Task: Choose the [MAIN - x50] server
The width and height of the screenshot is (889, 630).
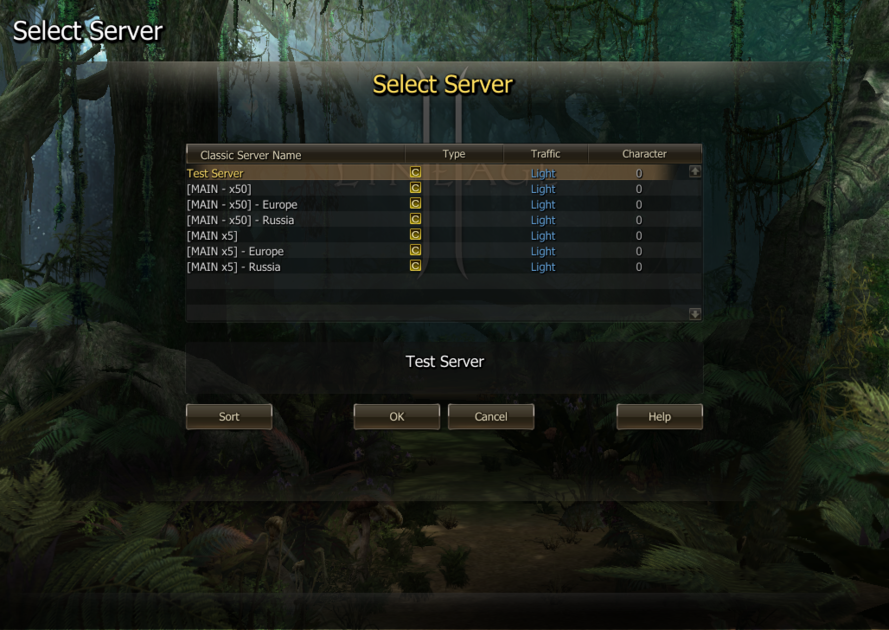Action: [x=219, y=189]
